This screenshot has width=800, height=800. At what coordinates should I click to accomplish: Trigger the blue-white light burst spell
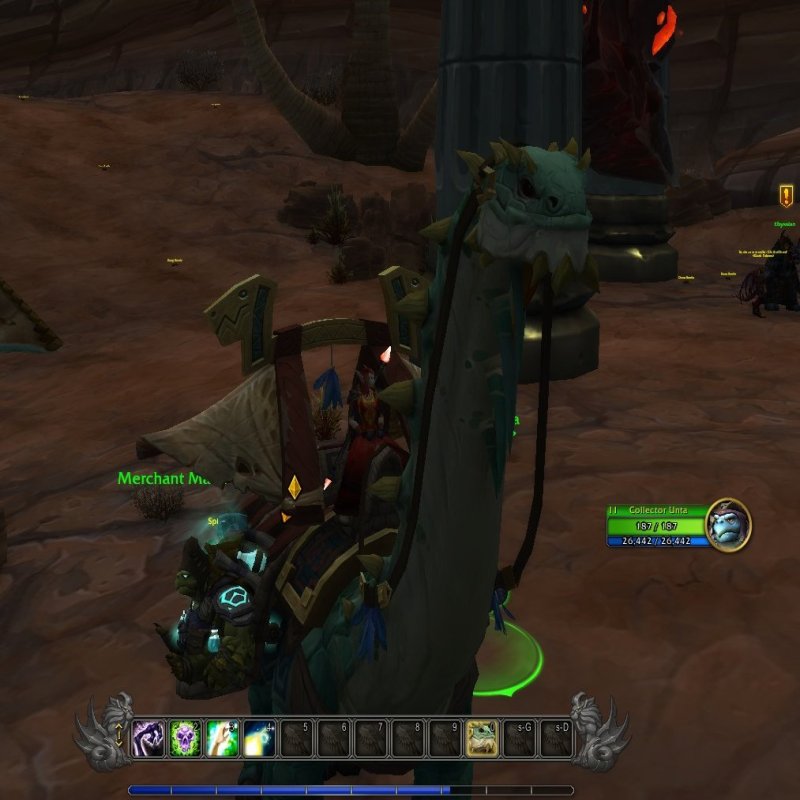(x=260, y=738)
